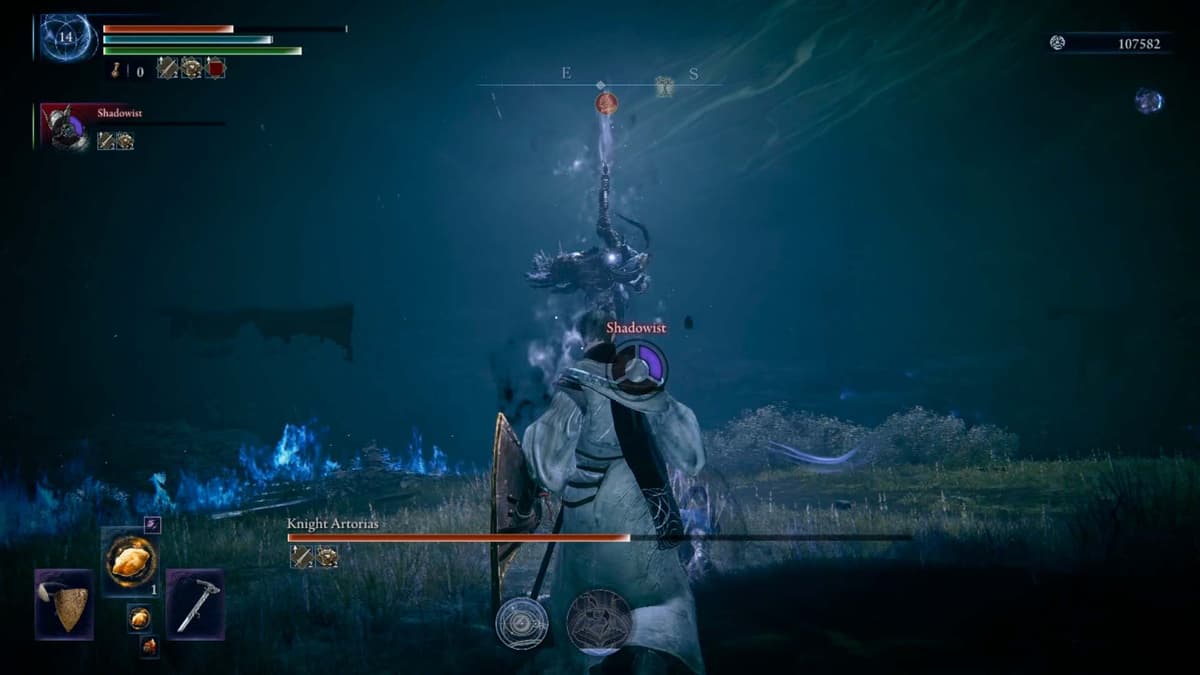Activate the larger sigil ultimate art icon
1200x675 pixels.
click(600, 622)
